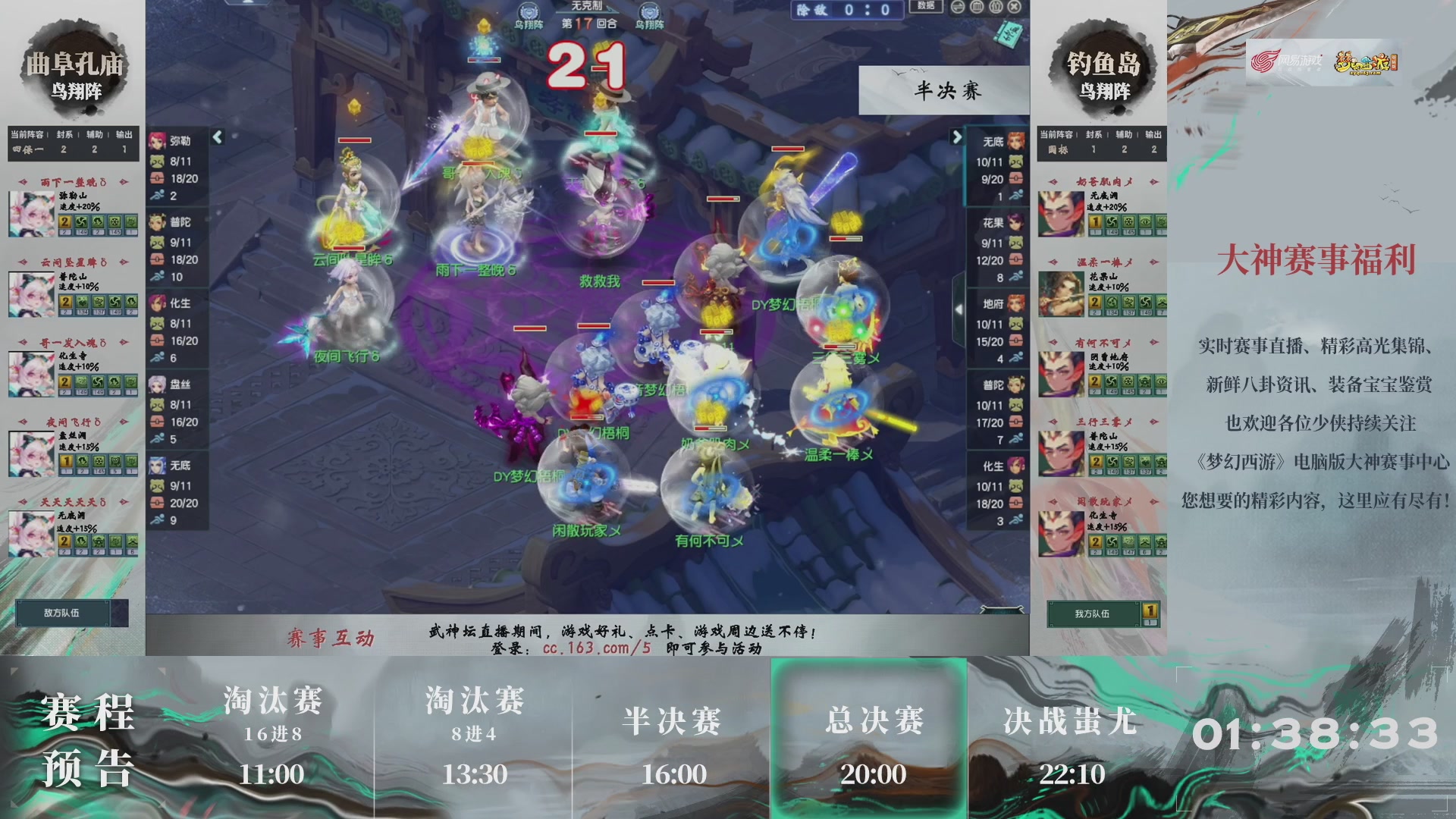Screen dimensions: 1456x819
Task: Collapse the enemy roster with the left chevron arrow
Action: [216, 137]
